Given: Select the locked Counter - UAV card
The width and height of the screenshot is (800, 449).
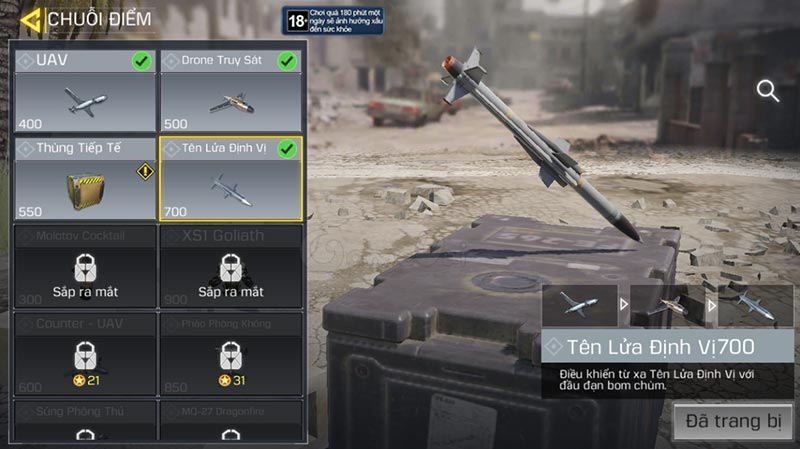Looking at the screenshot, I should pos(85,353).
